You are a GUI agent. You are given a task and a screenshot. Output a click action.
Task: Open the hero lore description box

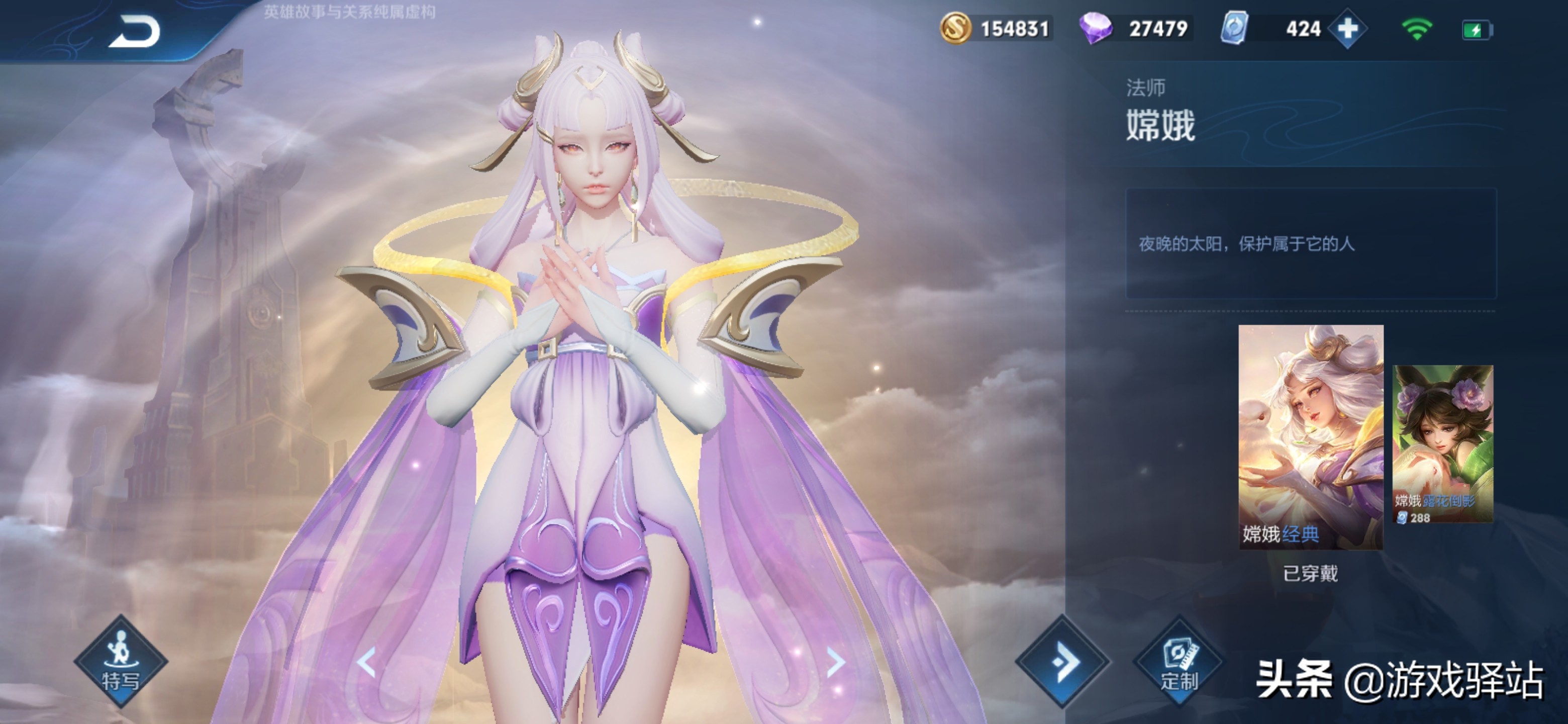point(1311,243)
